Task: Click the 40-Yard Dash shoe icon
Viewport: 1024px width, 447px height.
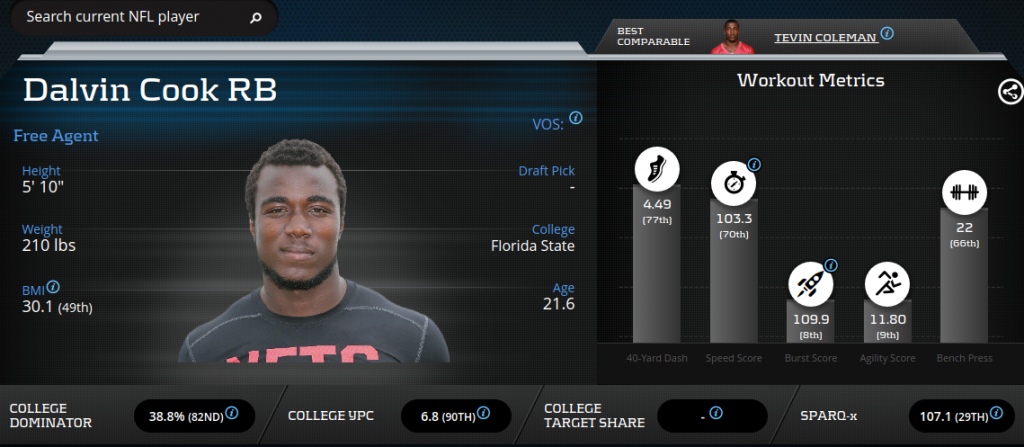Action: [656, 169]
